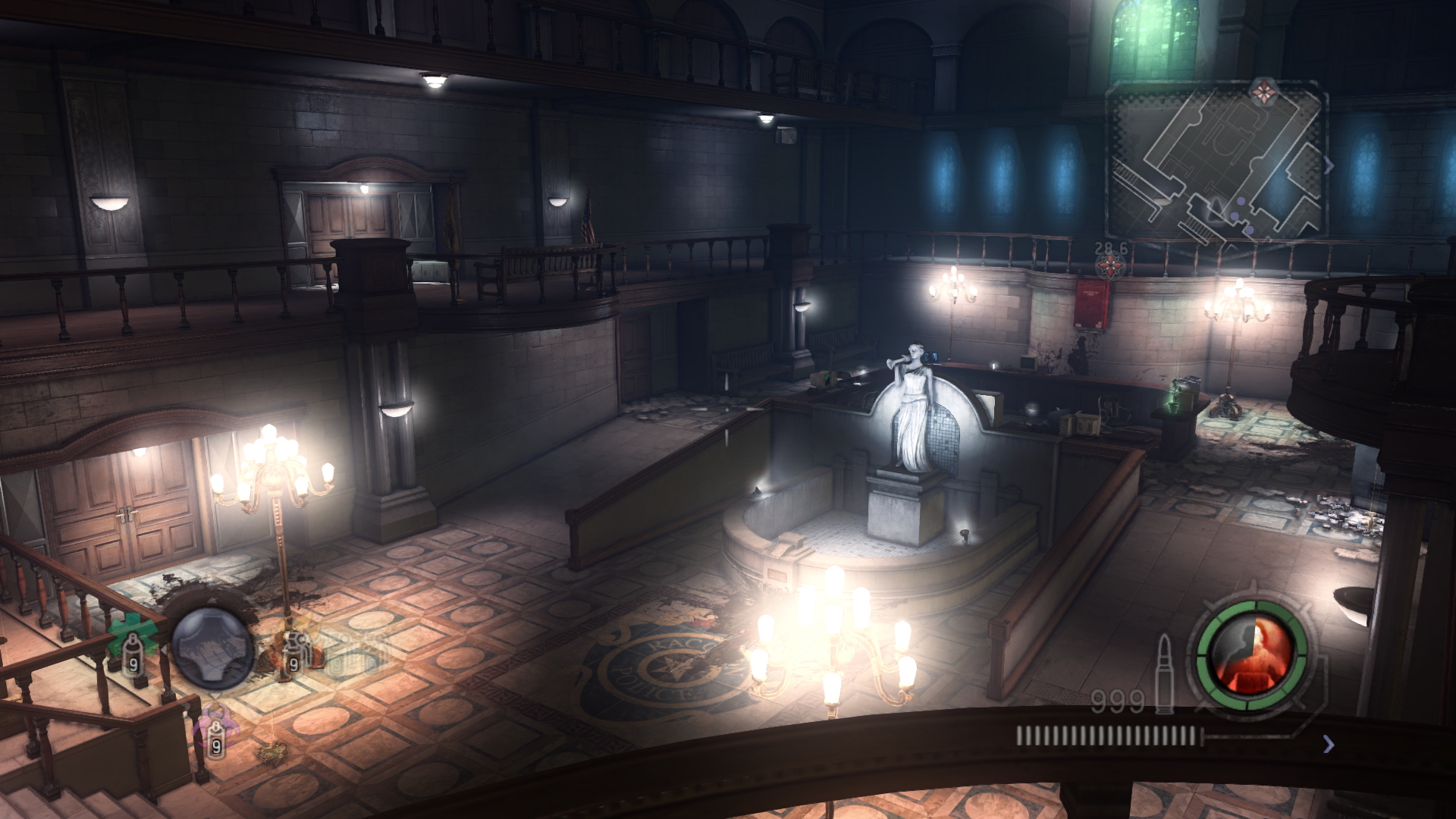Expand the minimap with its right-edge arrow
The height and width of the screenshot is (819, 1456).
pos(1329,163)
